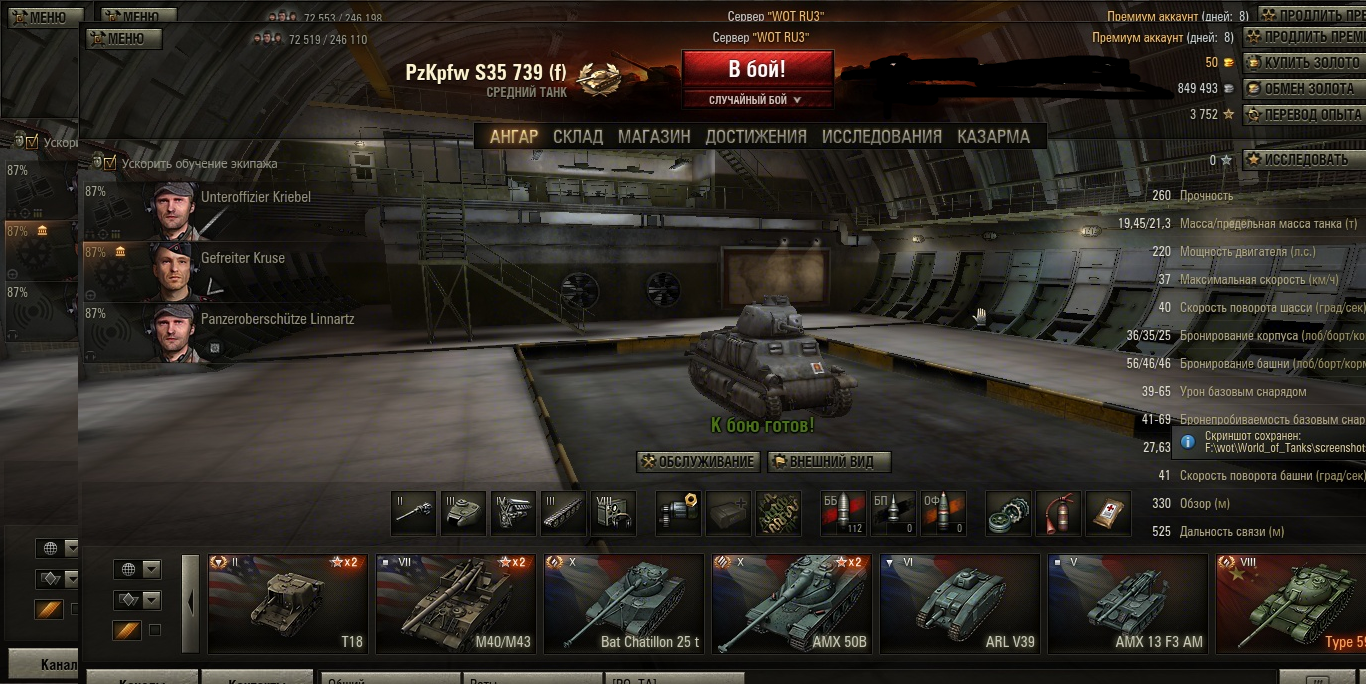
Task: Switch to the СКЛАД tab
Action: [578, 137]
